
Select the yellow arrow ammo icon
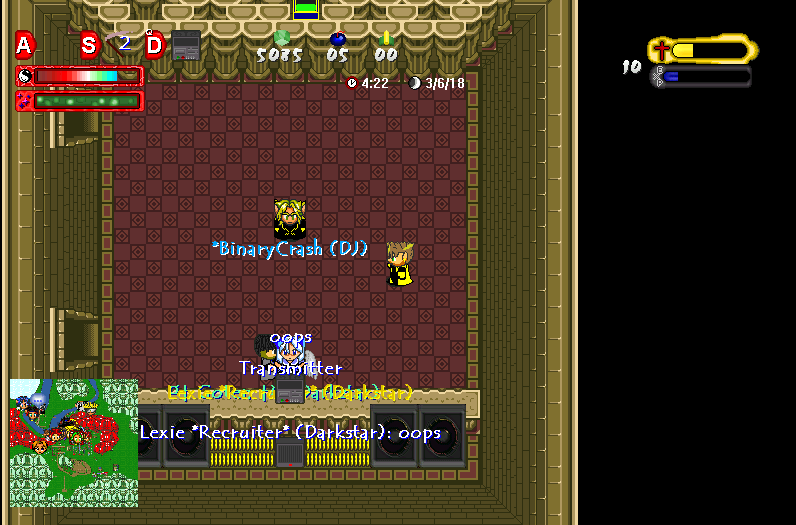pyautogui.click(x=386, y=38)
